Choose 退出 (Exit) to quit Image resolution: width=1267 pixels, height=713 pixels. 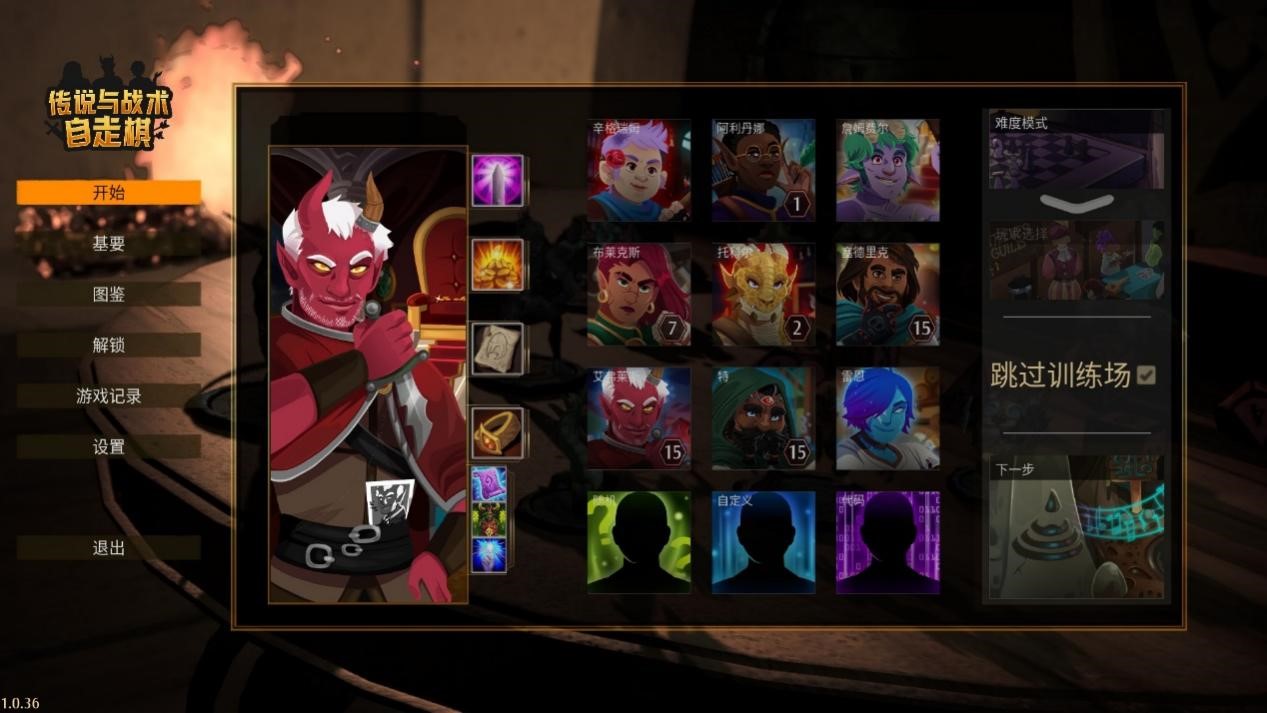[108, 548]
